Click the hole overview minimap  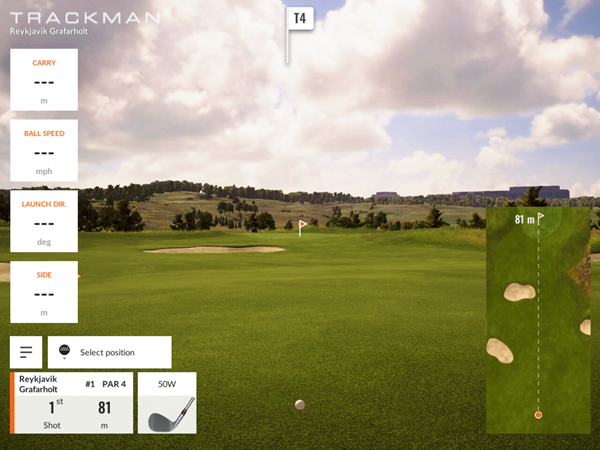[538, 321]
